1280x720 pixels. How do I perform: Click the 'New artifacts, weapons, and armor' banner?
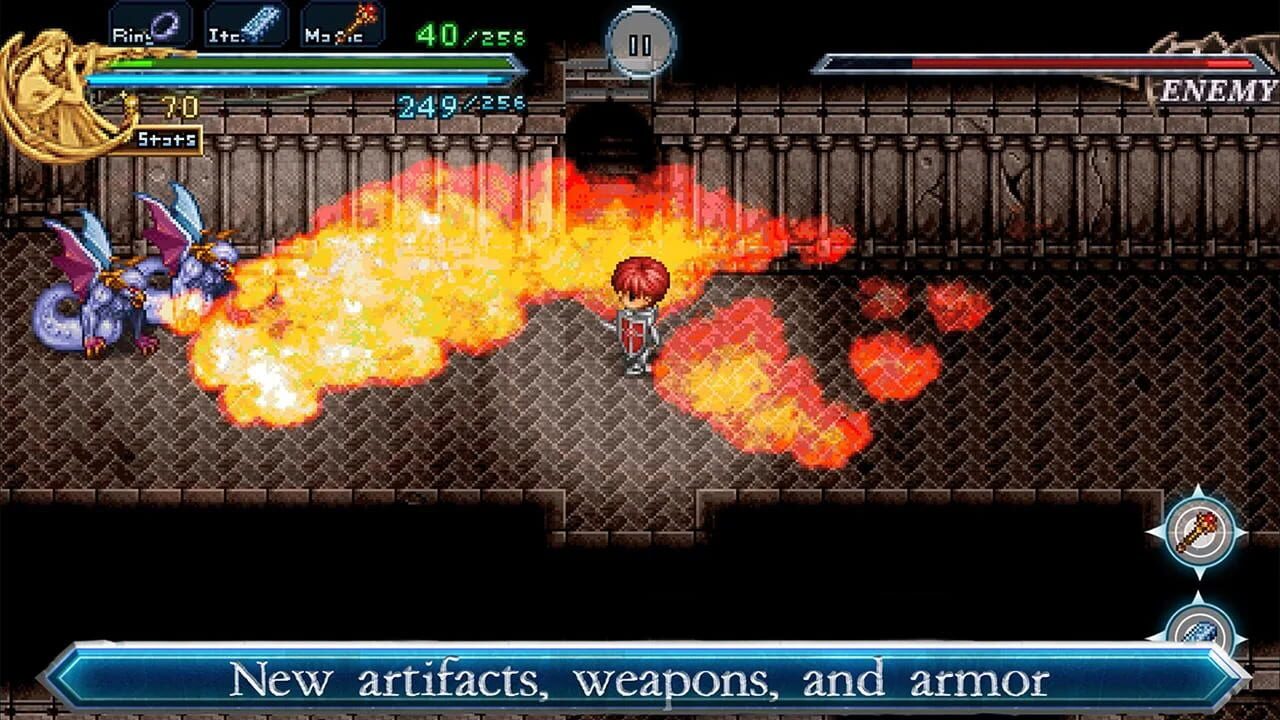[640, 677]
